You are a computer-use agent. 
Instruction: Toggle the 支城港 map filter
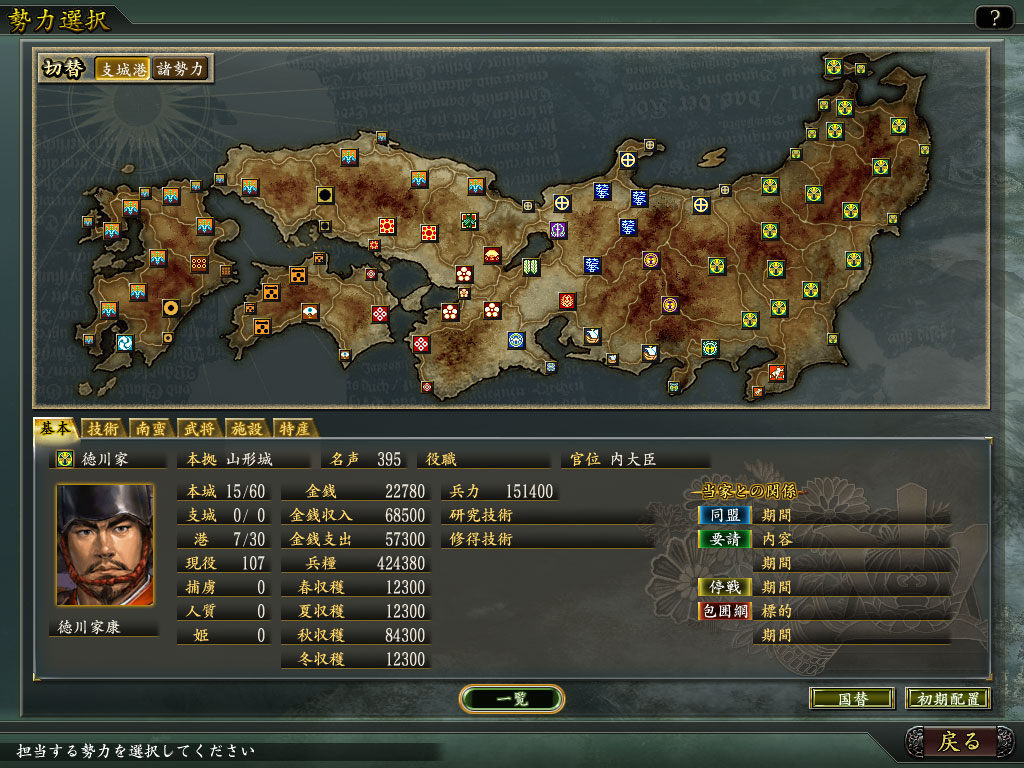pyautogui.click(x=122, y=69)
